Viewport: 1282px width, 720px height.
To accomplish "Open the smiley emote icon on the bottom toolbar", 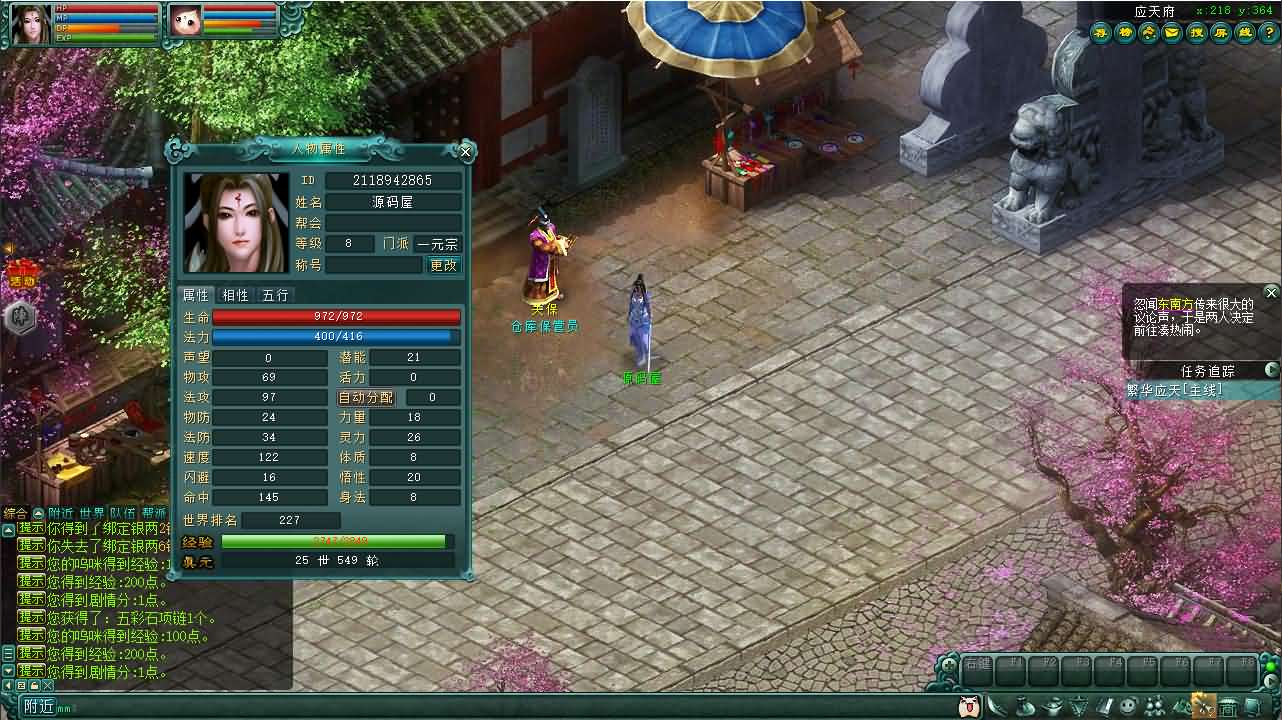I will (x=1127, y=705).
